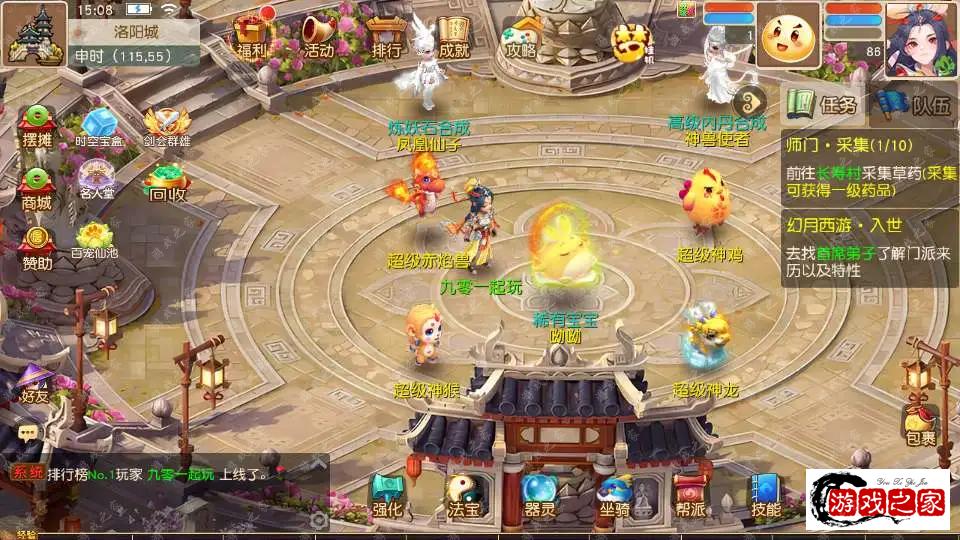The width and height of the screenshot is (960, 540).
Task: Open the 法宝 artifact menu
Action: [463, 496]
